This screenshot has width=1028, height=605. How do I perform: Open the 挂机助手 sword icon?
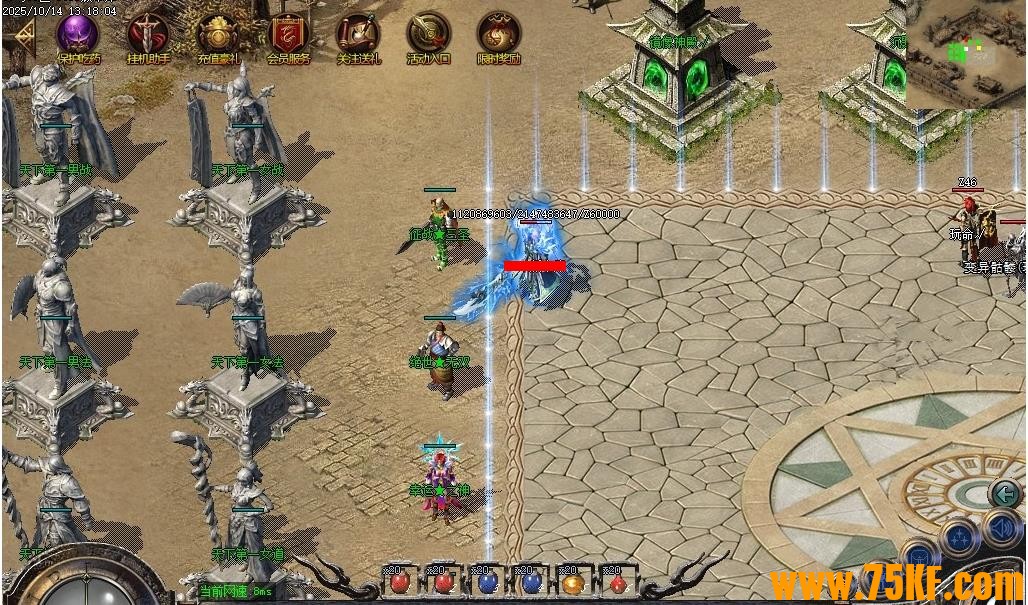pyautogui.click(x=148, y=35)
